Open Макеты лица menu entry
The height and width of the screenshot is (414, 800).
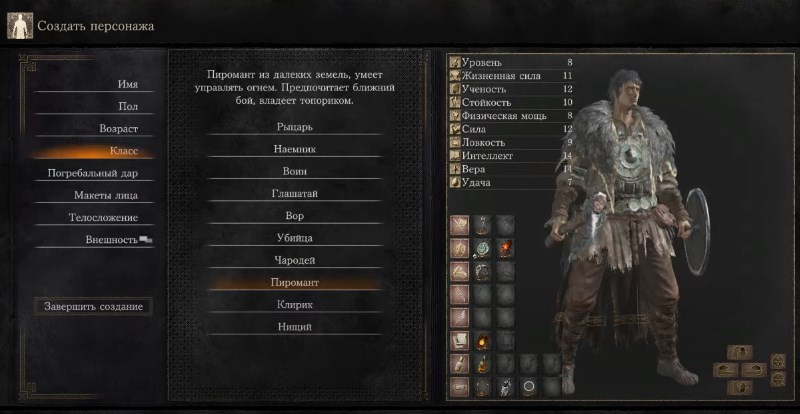[105, 195]
